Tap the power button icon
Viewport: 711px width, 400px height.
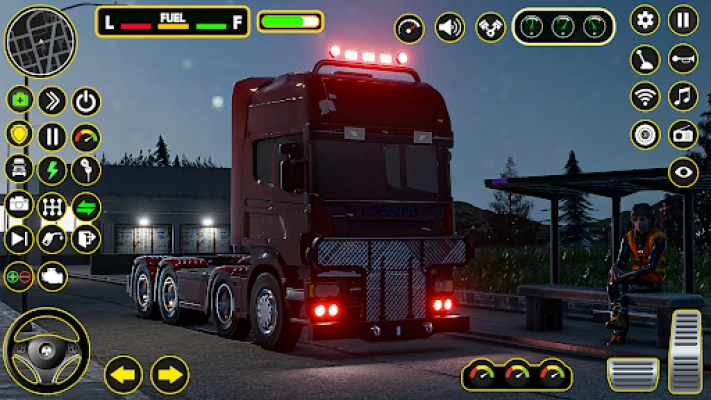87,101
